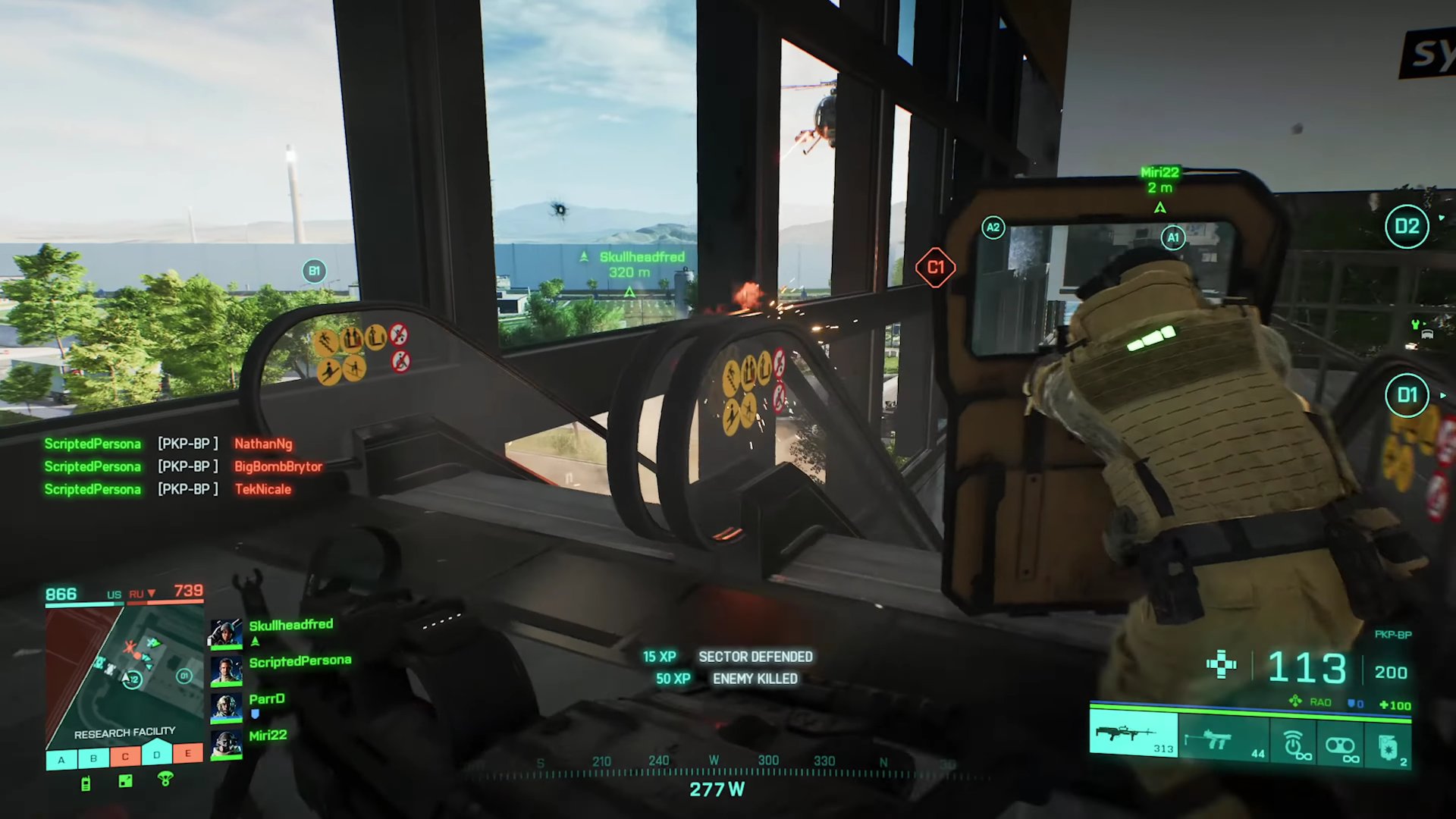Select squad member Miri22's portrait

coord(226,743)
